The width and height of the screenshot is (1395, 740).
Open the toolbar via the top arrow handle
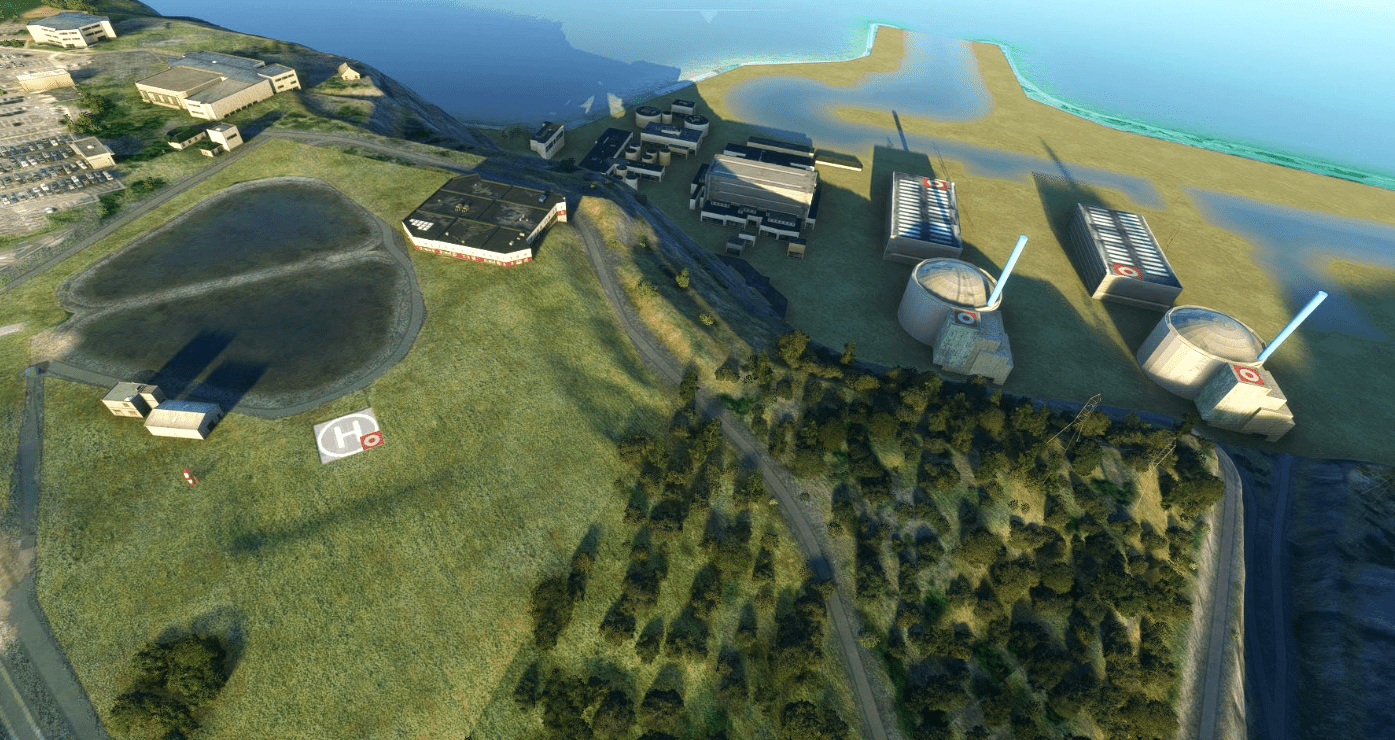click(709, 16)
